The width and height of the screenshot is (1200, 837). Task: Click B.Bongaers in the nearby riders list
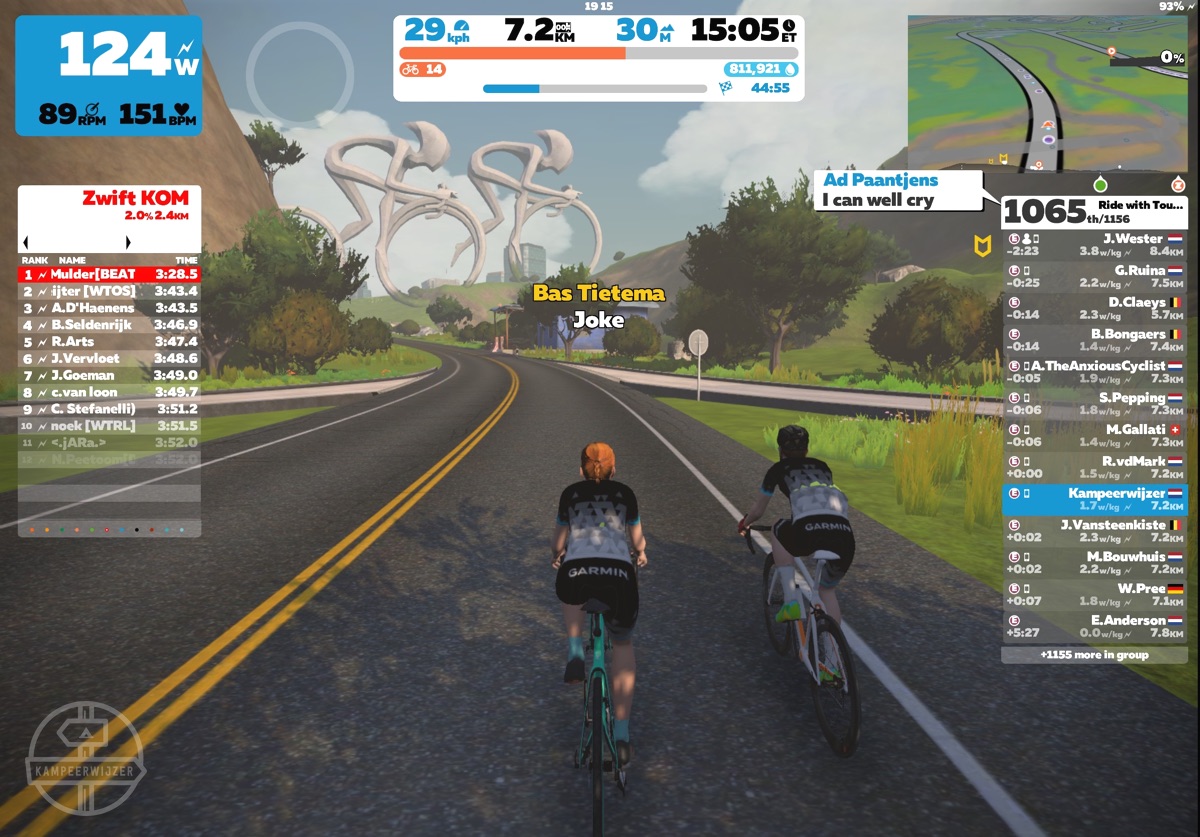[x=1094, y=340]
